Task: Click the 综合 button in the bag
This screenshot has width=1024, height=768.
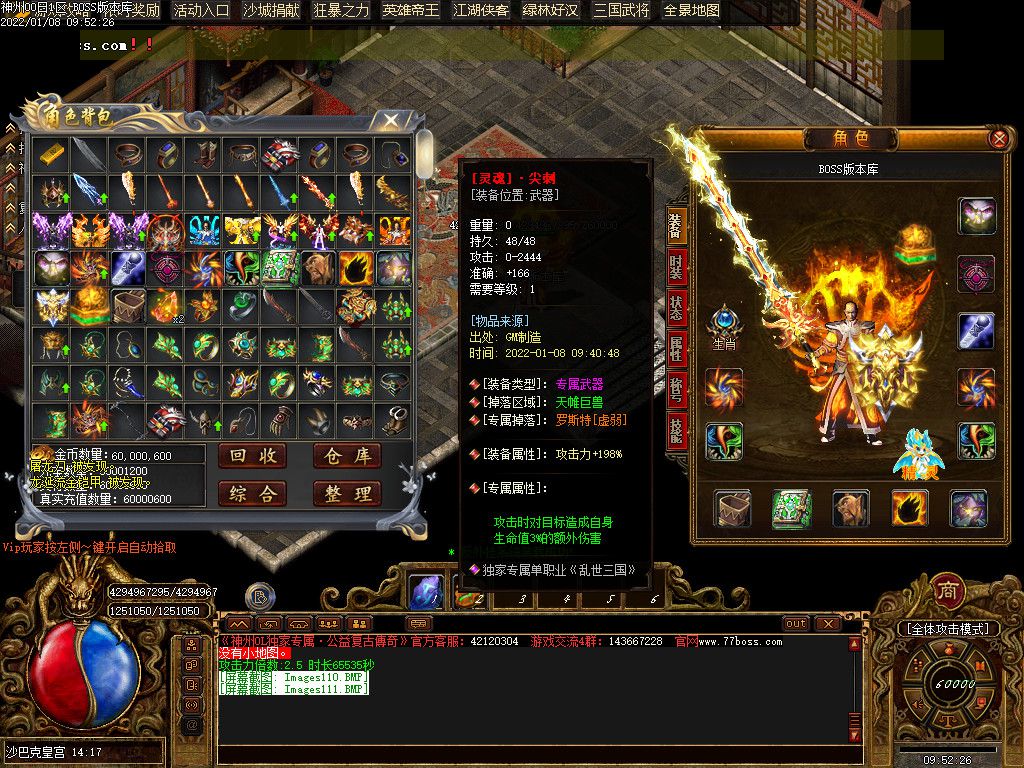Action: tap(251, 493)
